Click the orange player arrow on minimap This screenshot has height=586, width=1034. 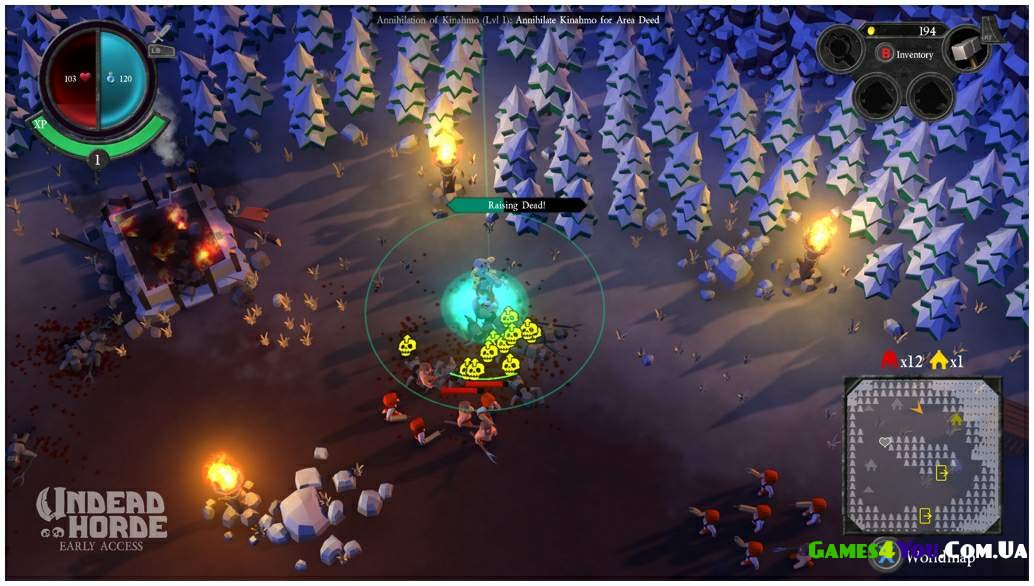[918, 408]
